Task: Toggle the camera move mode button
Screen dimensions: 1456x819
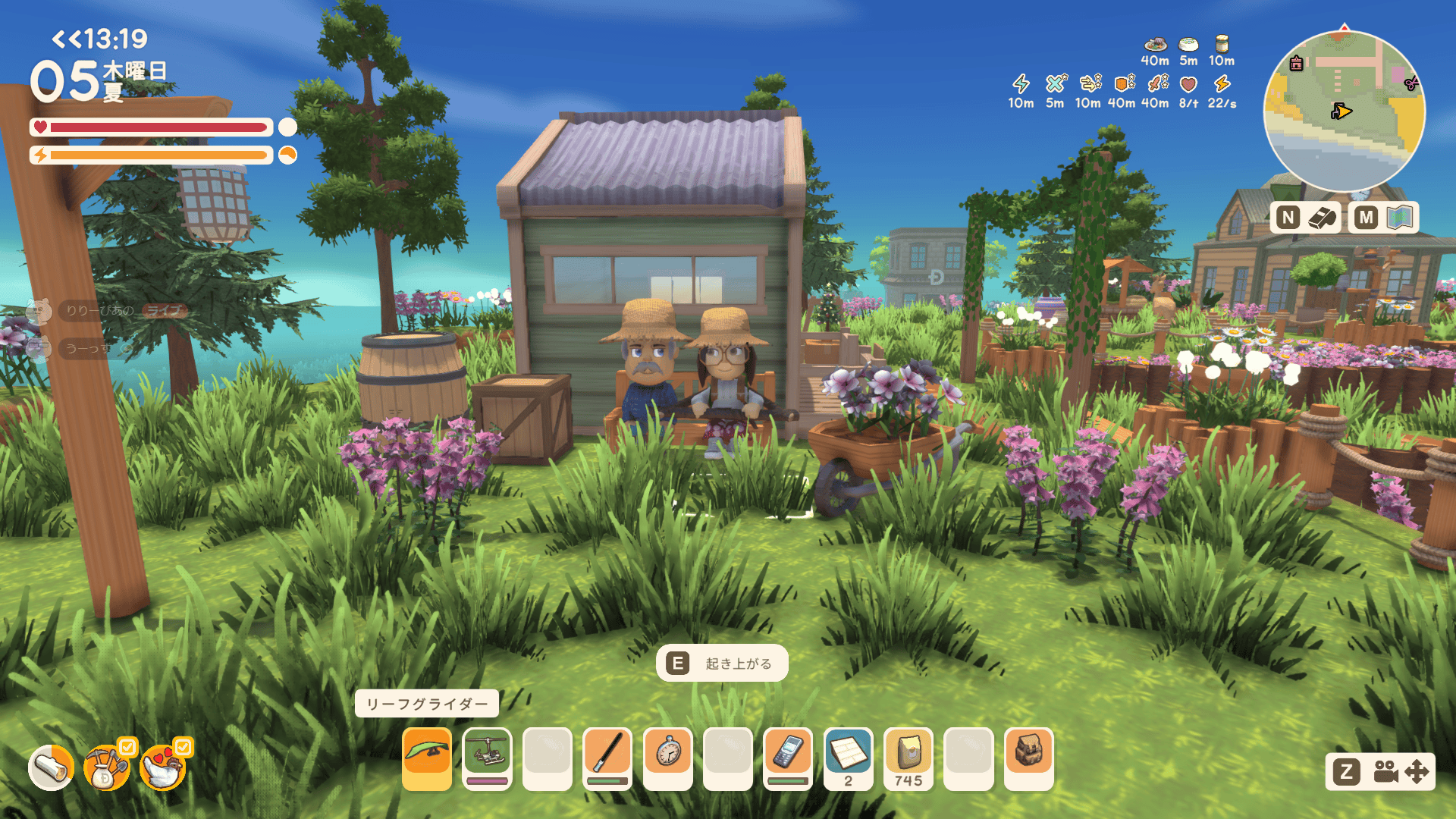Action: point(1380,772)
